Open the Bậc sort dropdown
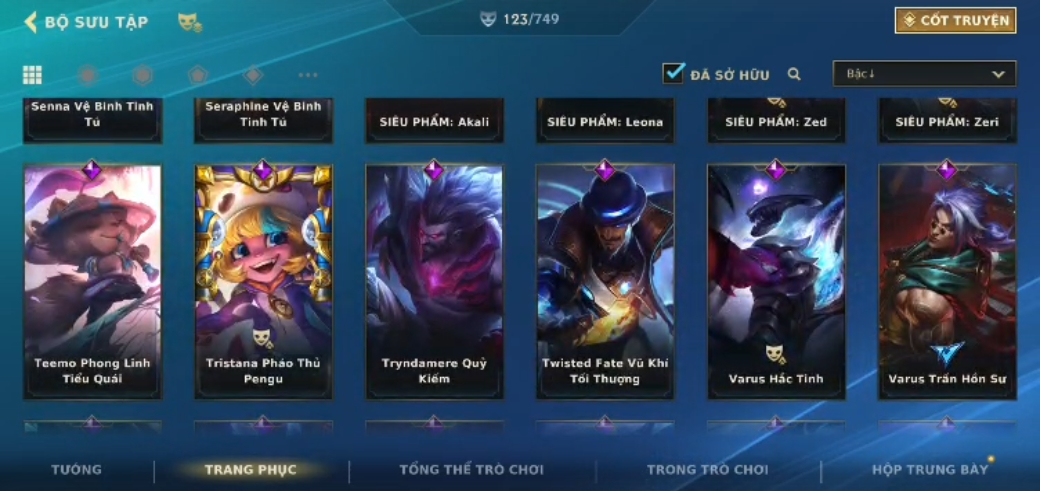Image resolution: width=1040 pixels, height=491 pixels. point(924,74)
